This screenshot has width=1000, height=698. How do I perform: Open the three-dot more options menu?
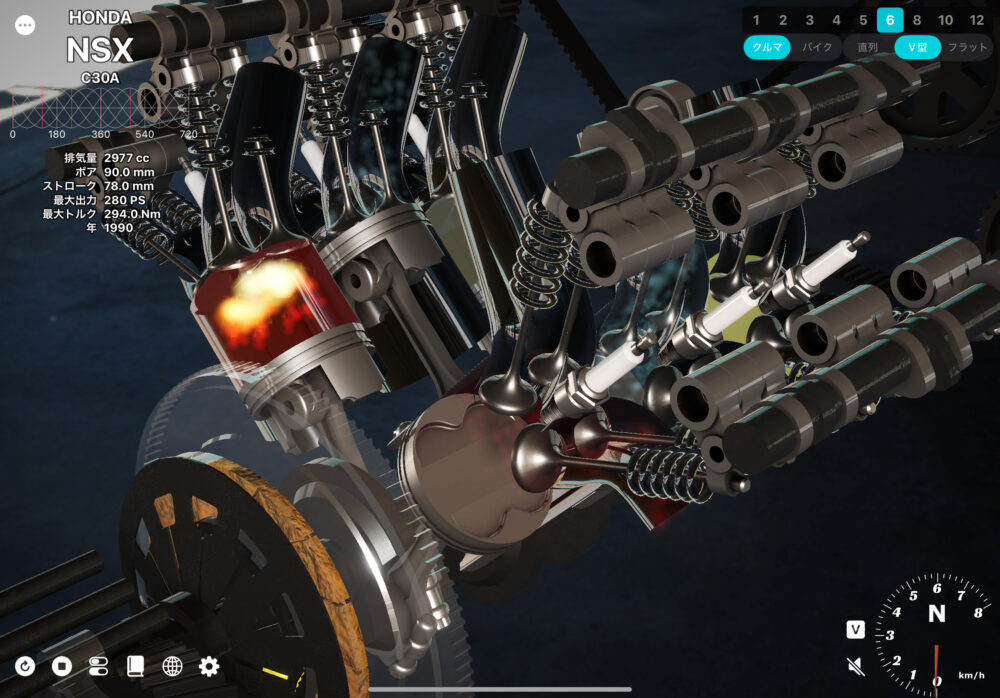[25, 26]
